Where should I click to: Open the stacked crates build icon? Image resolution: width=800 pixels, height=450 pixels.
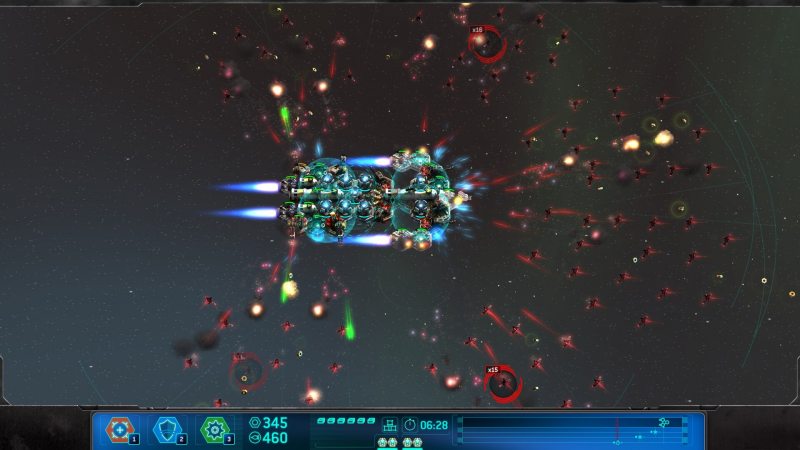[390, 425]
